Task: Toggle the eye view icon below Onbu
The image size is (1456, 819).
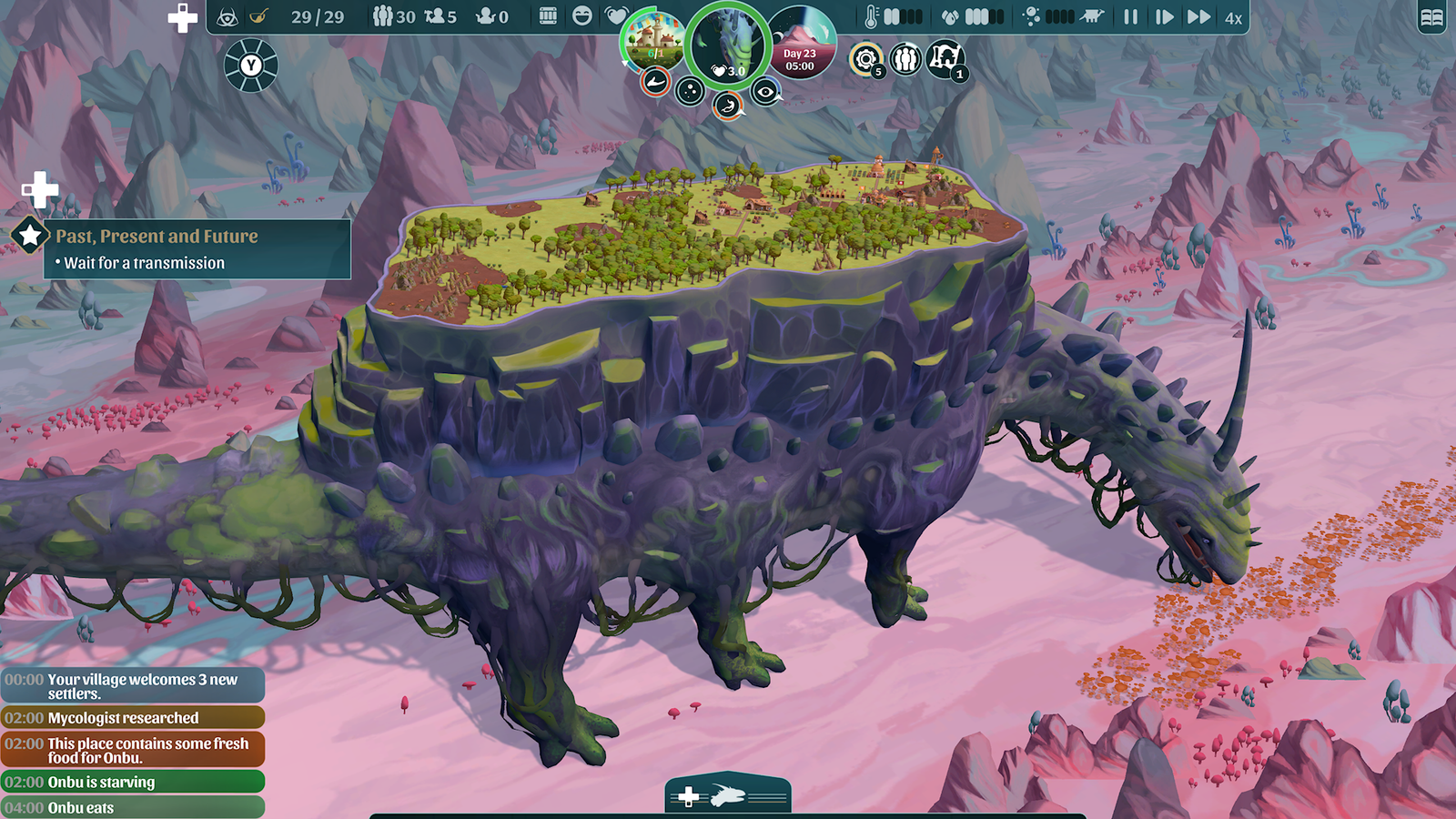Action: 765,91
